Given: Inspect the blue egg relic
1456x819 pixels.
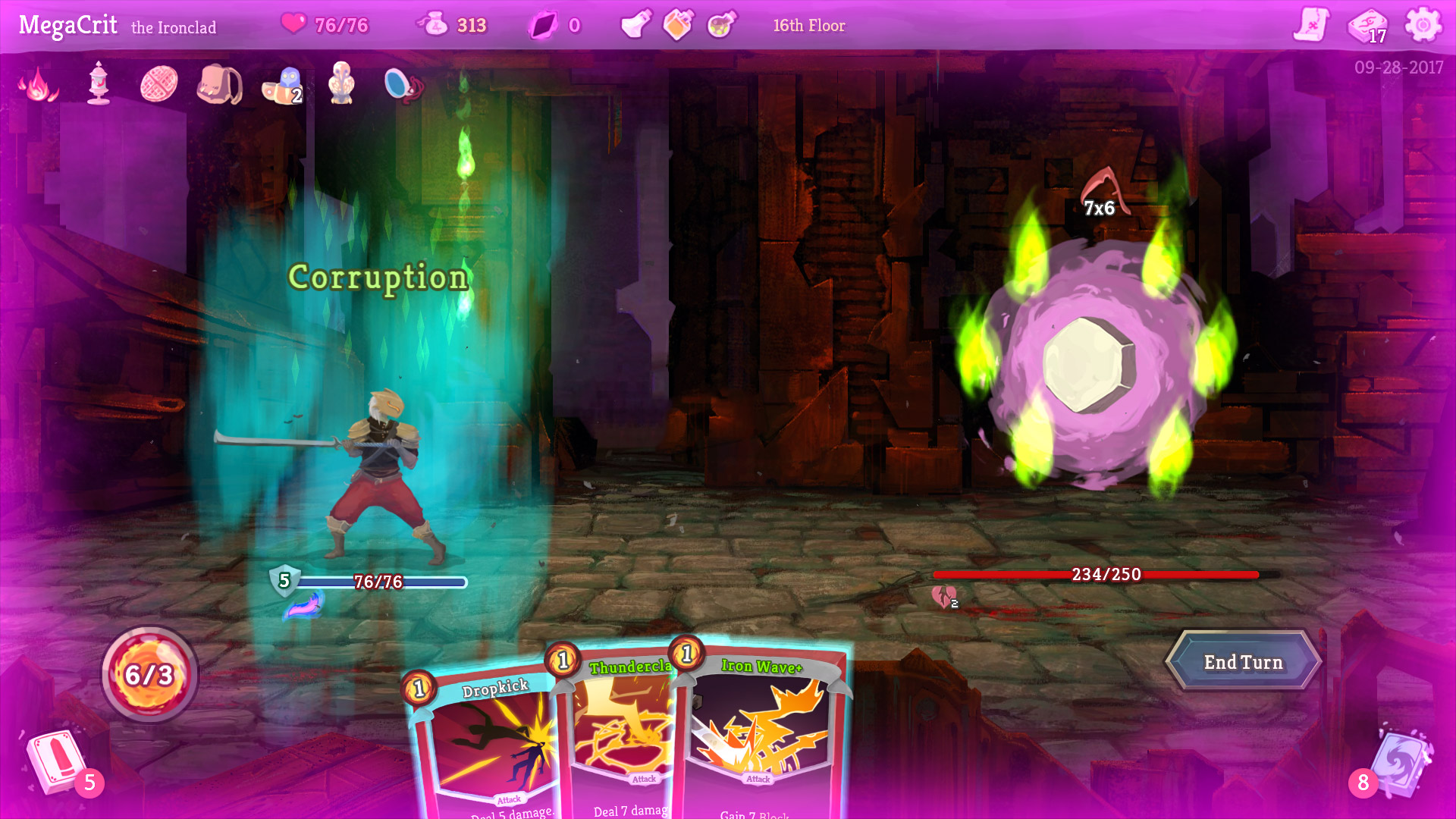Looking at the screenshot, I should click(x=403, y=84).
